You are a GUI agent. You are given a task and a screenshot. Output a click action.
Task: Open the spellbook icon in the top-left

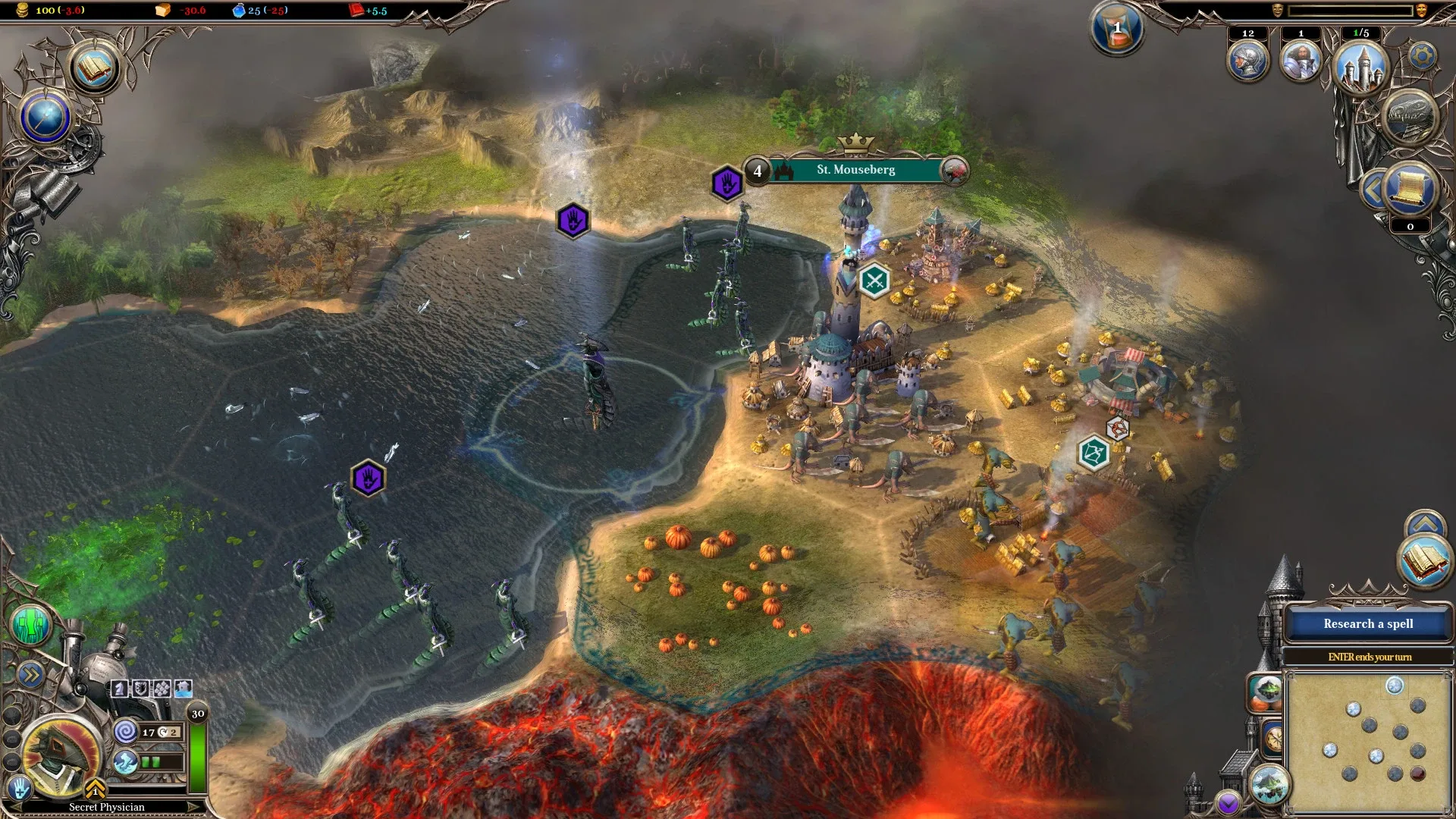(95, 68)
